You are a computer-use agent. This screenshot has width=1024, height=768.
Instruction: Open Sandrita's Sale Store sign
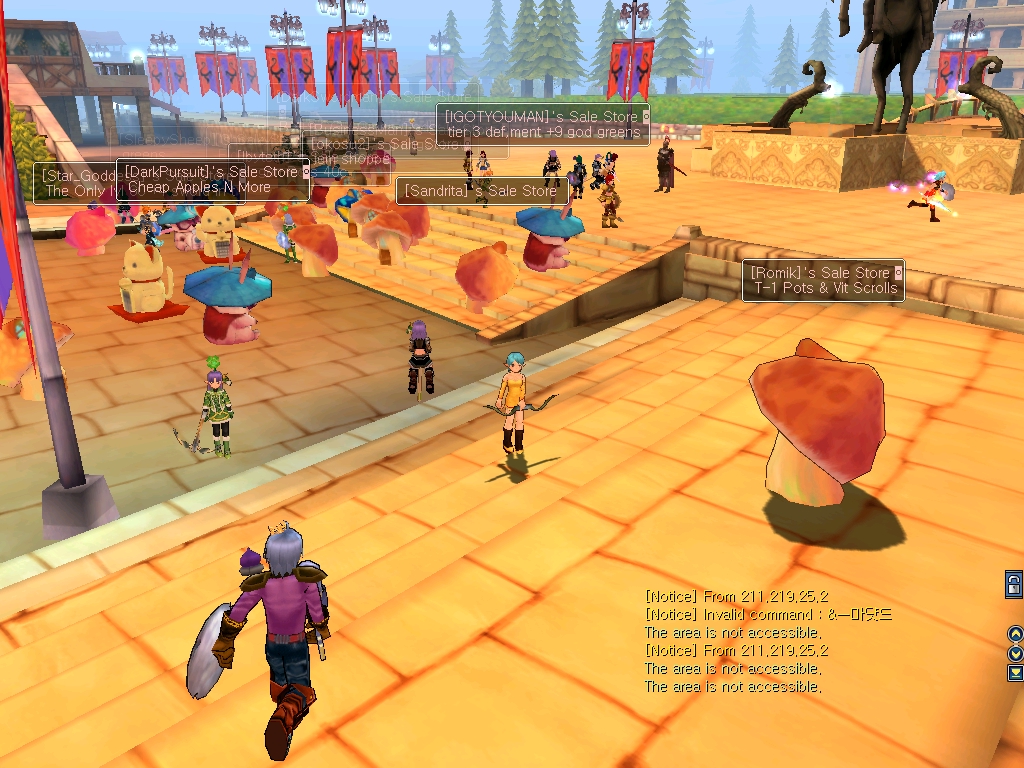482,191
